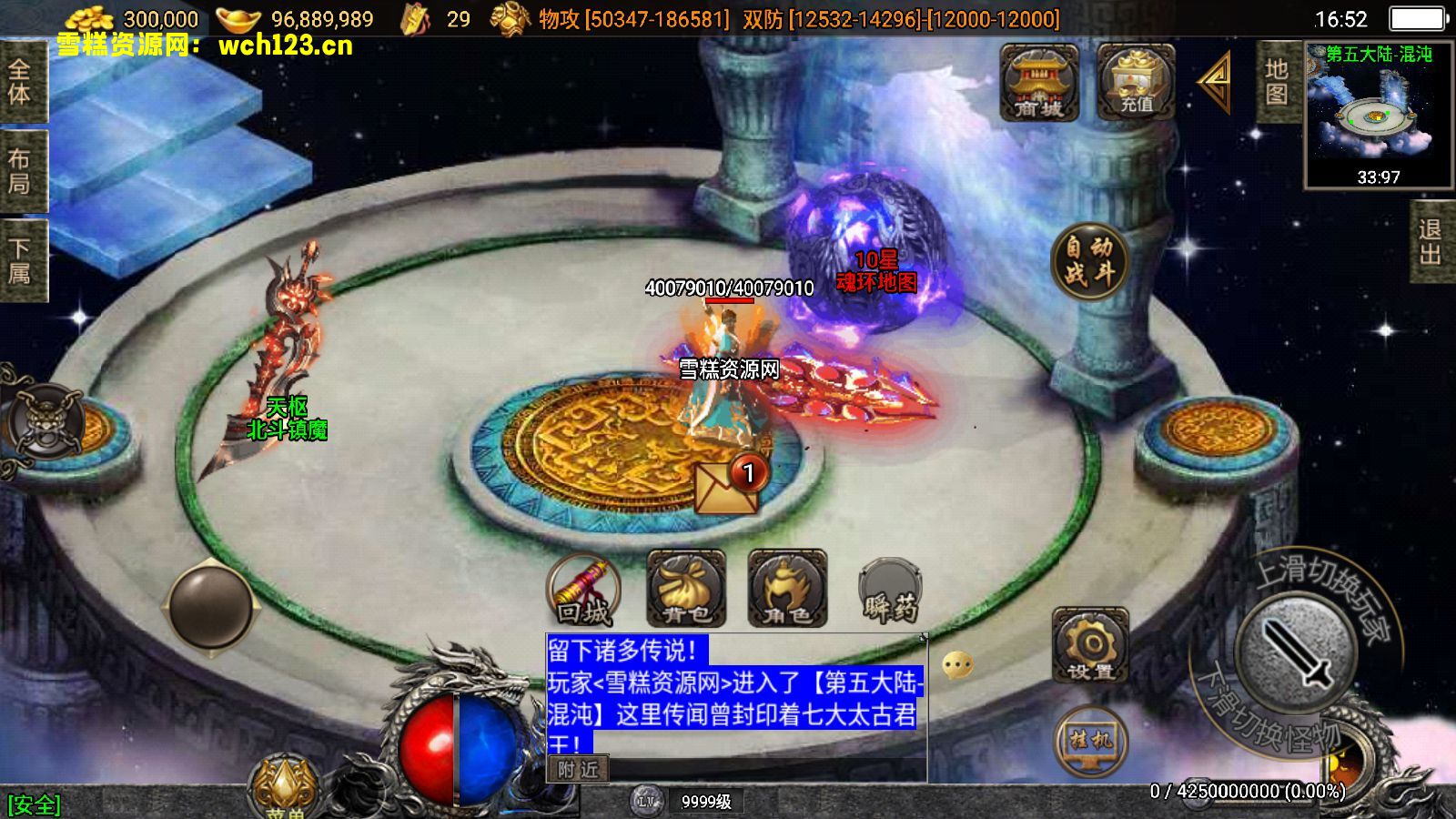The image size is (1456, 819).
Task: Use the 回城 return-to-town scroll
Action: 584,591
